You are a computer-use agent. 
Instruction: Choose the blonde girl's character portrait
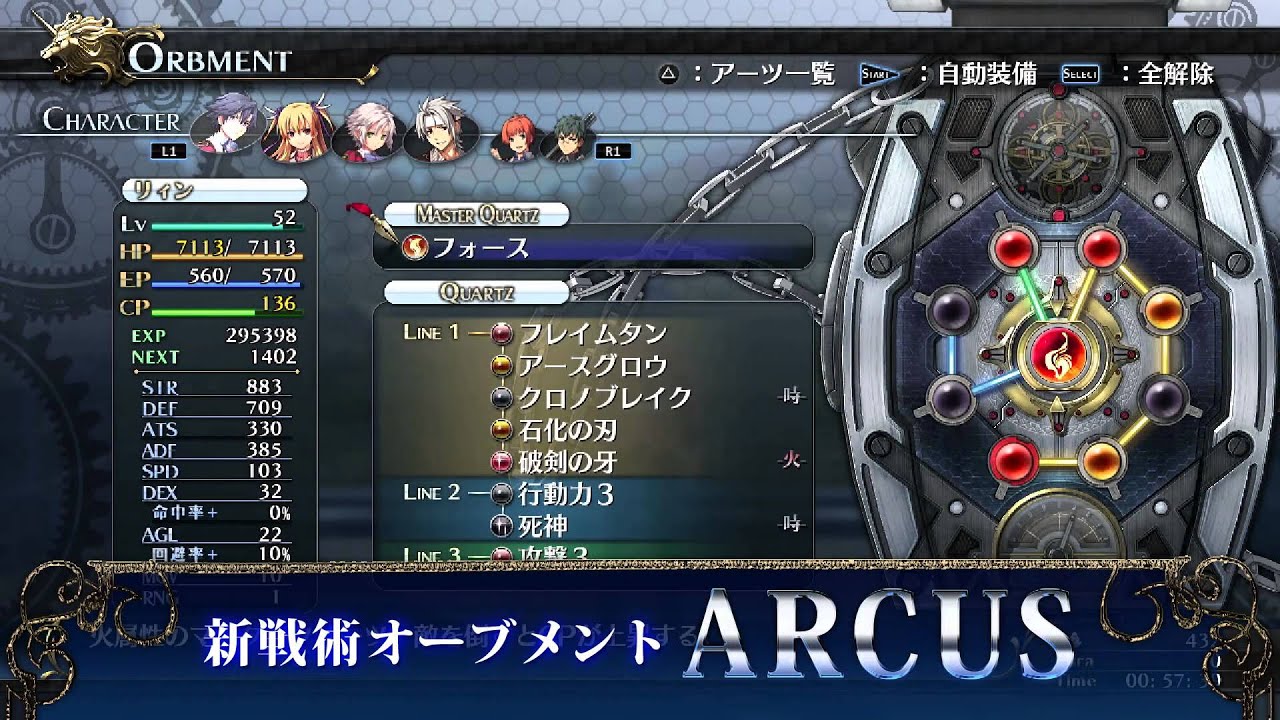pos(292,129)
